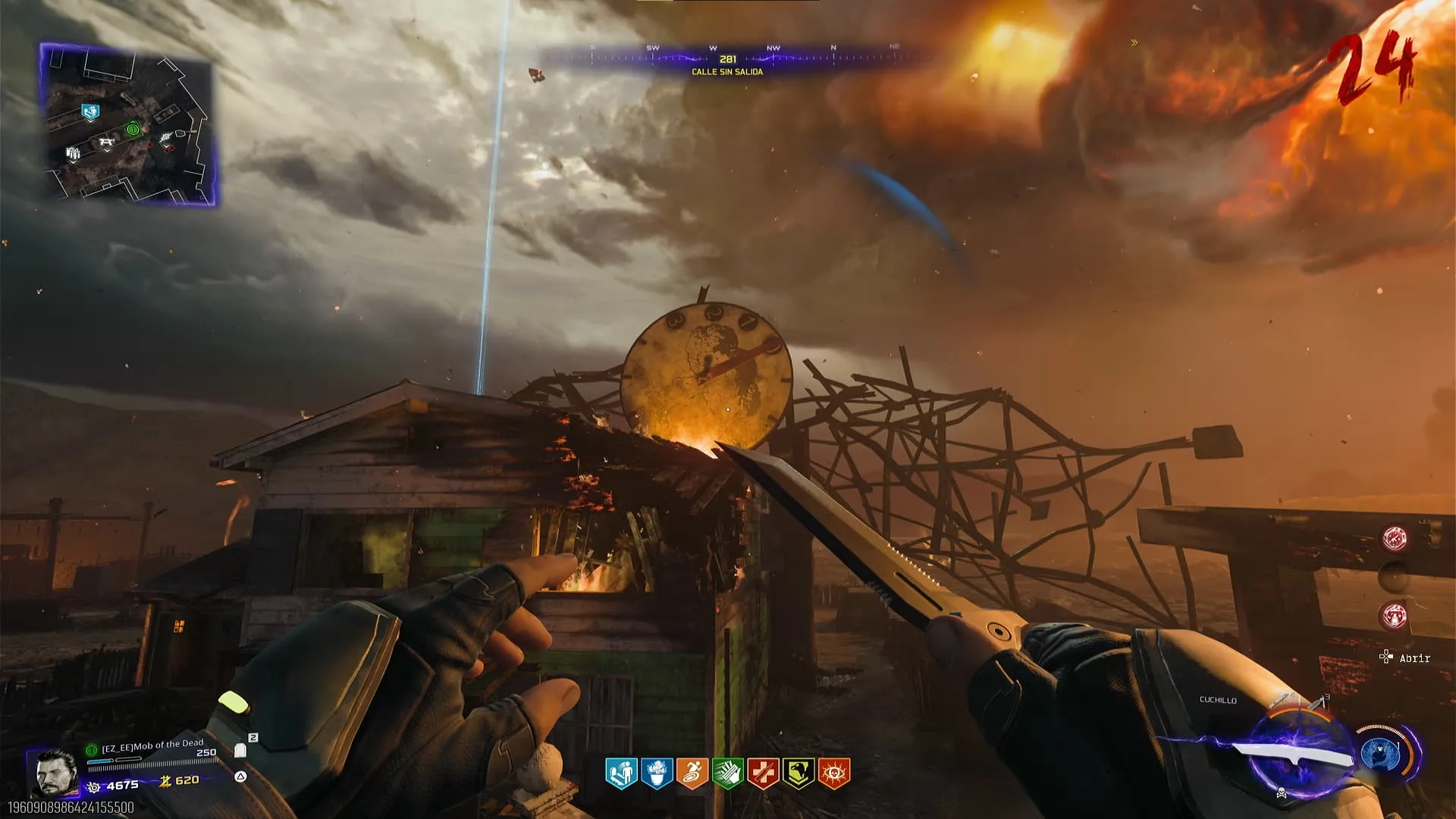Select the blue Quick Revive marker on minimap
This screenshot has height=819, width=1456.
90,113
